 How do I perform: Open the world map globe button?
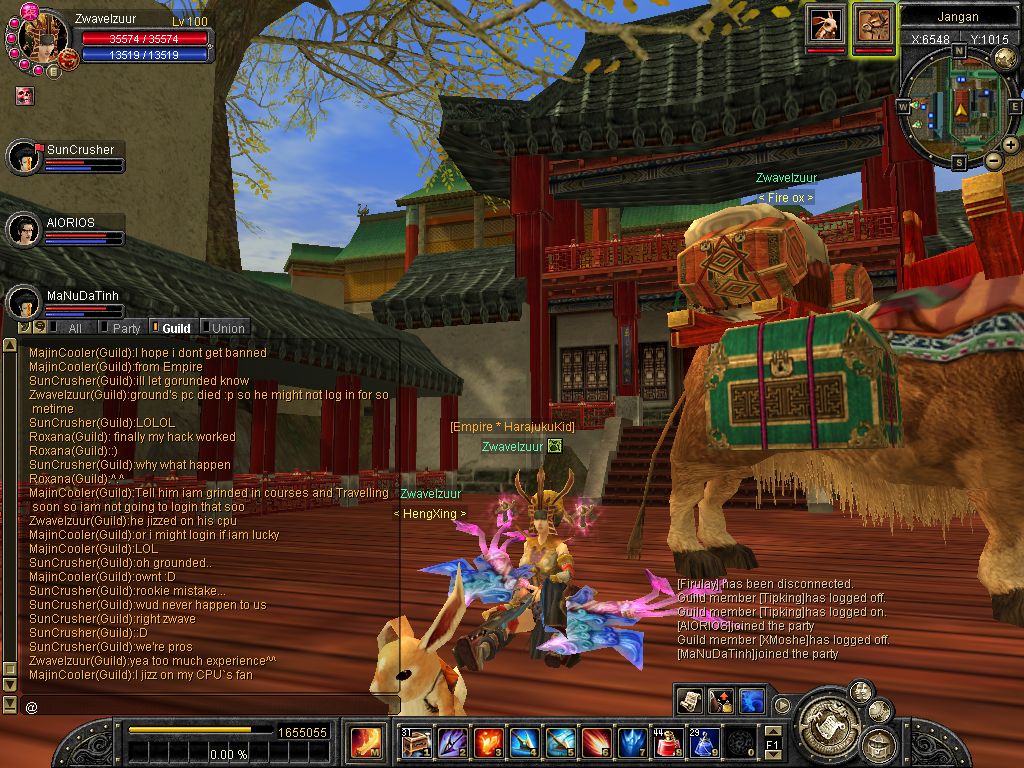pos(1005,59)
